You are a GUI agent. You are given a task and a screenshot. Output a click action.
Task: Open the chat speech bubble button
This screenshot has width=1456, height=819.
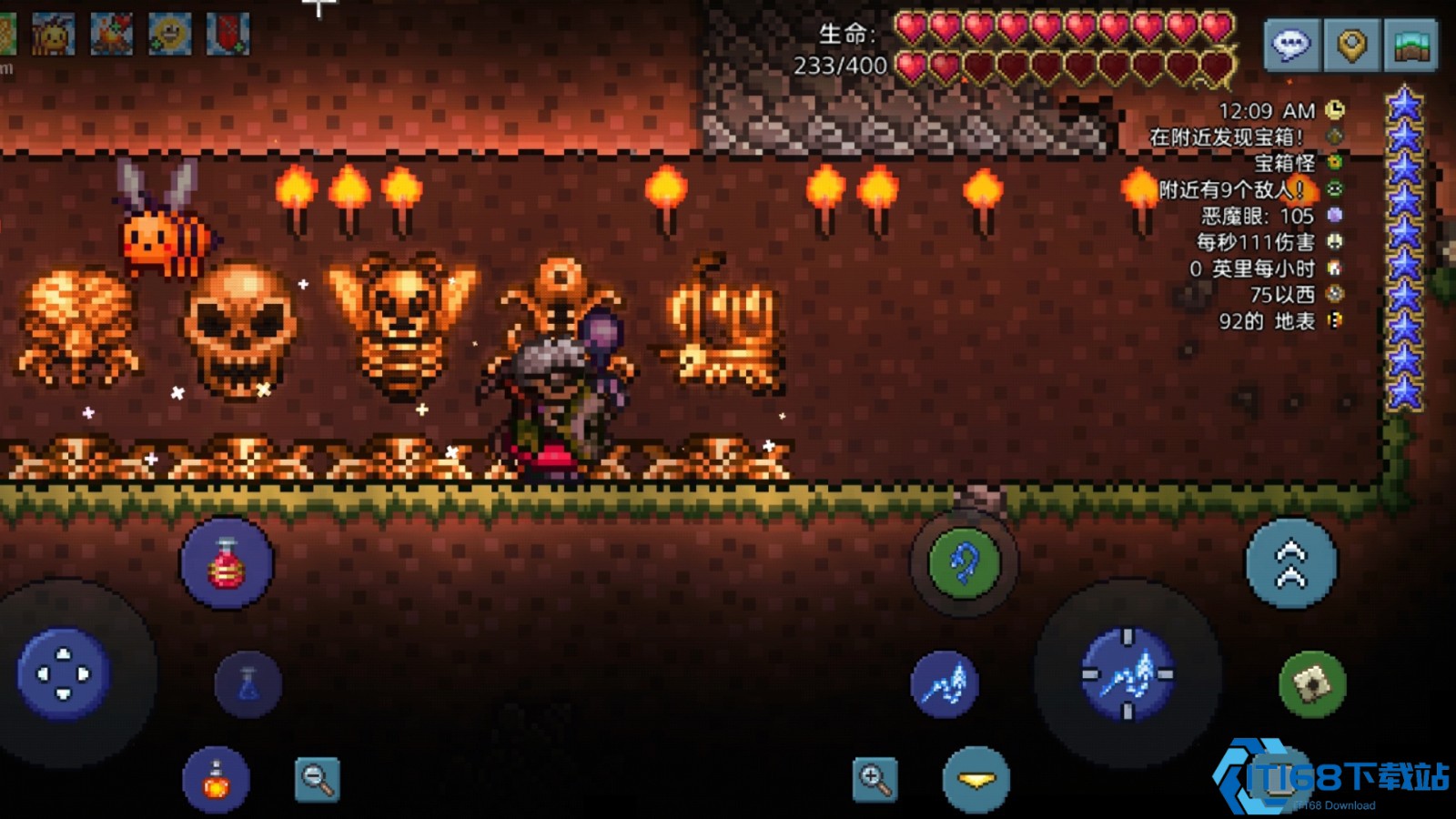pos(1290,44)
